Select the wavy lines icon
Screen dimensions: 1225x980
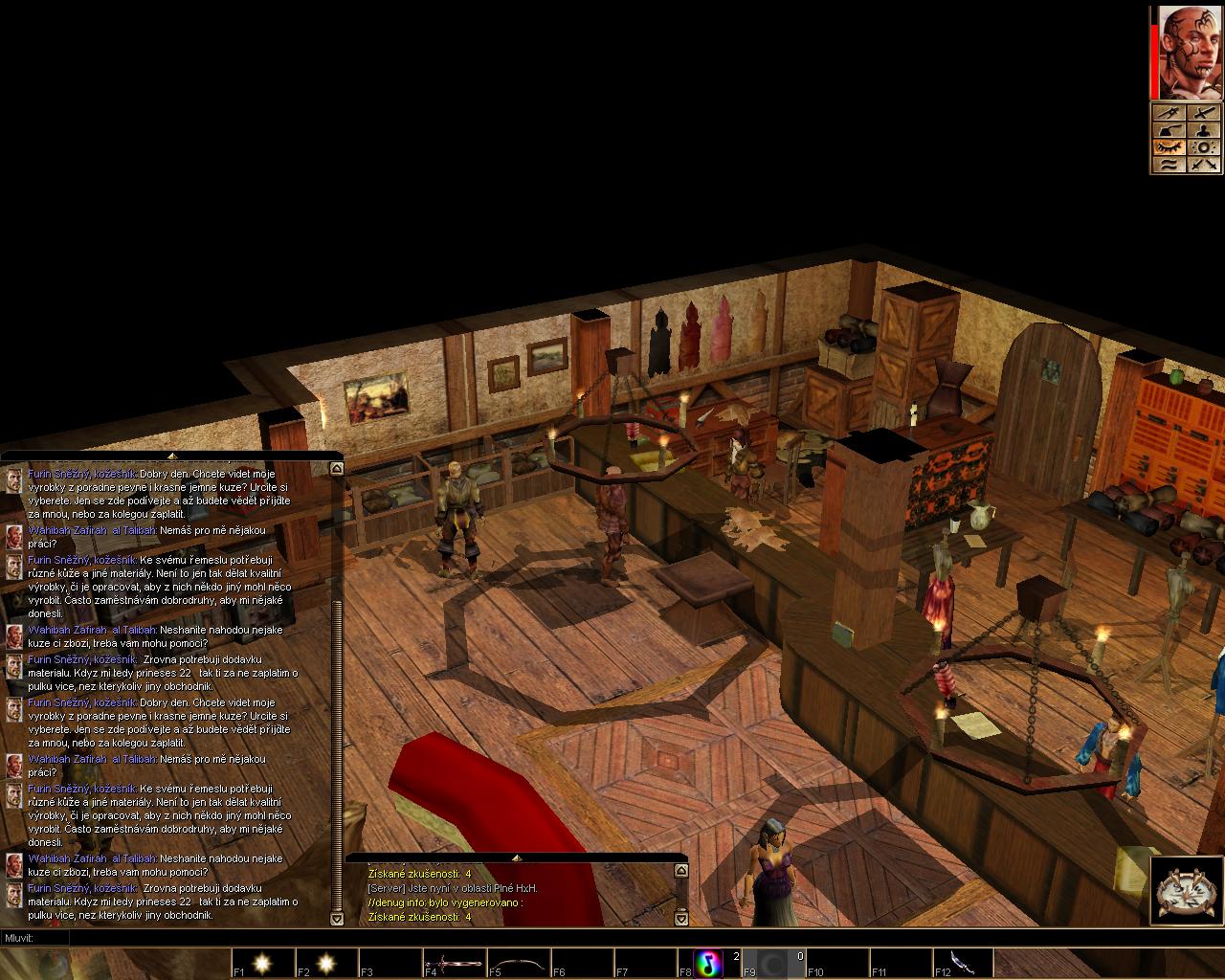(1169, 165)
